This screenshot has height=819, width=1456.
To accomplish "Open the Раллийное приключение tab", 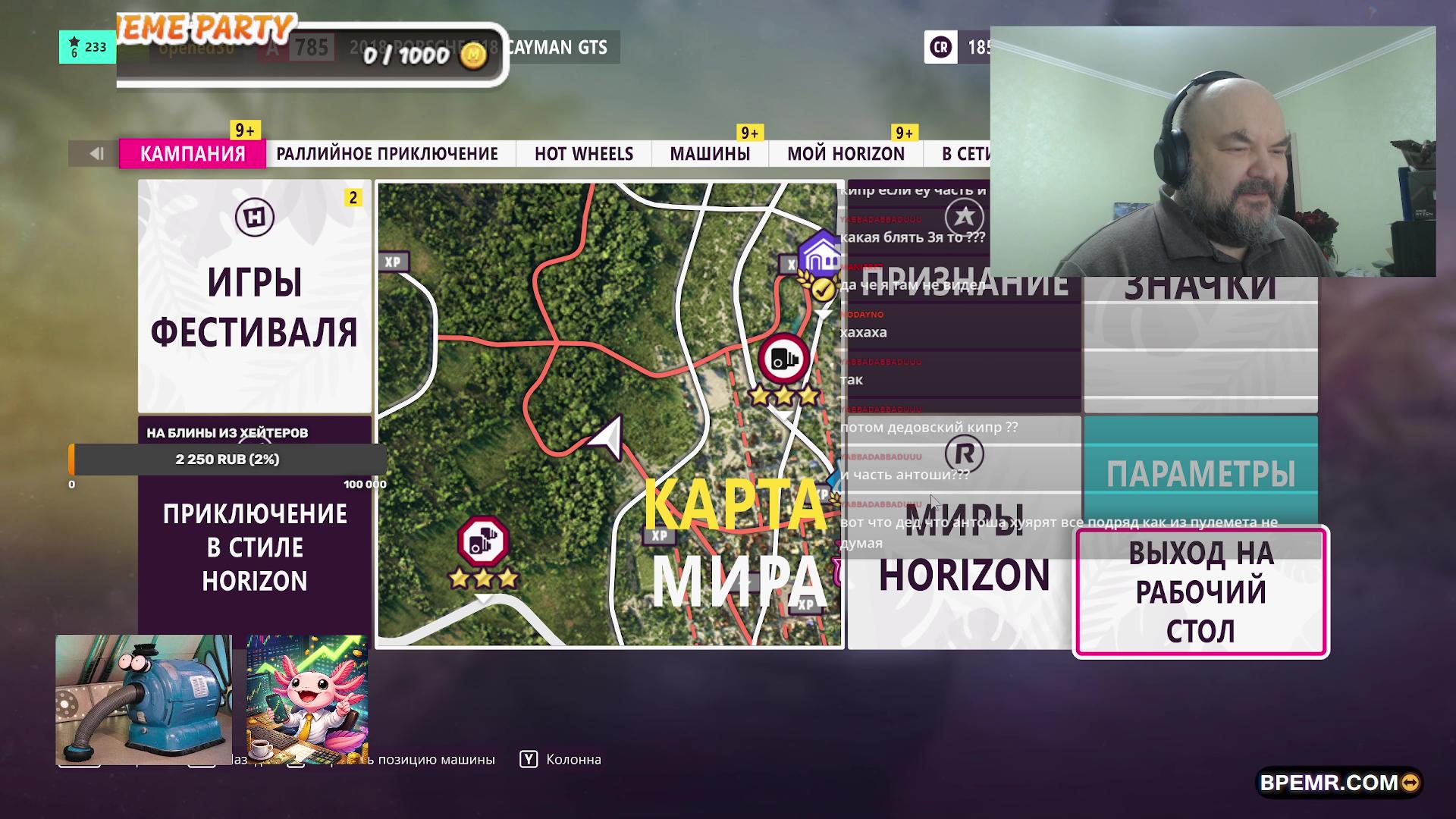I will (x=387, y=154).
